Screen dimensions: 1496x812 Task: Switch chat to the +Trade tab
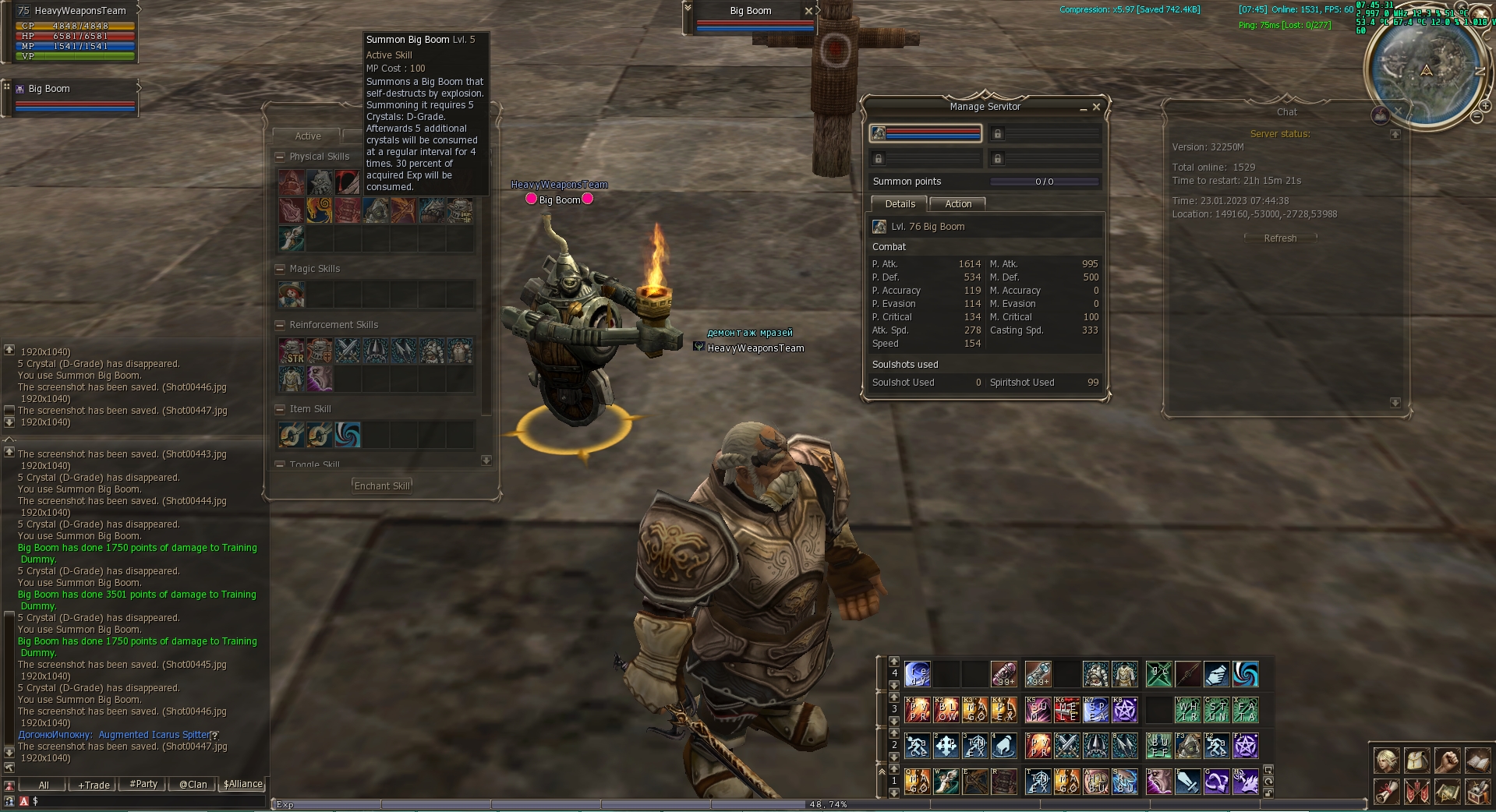point(94,785)
